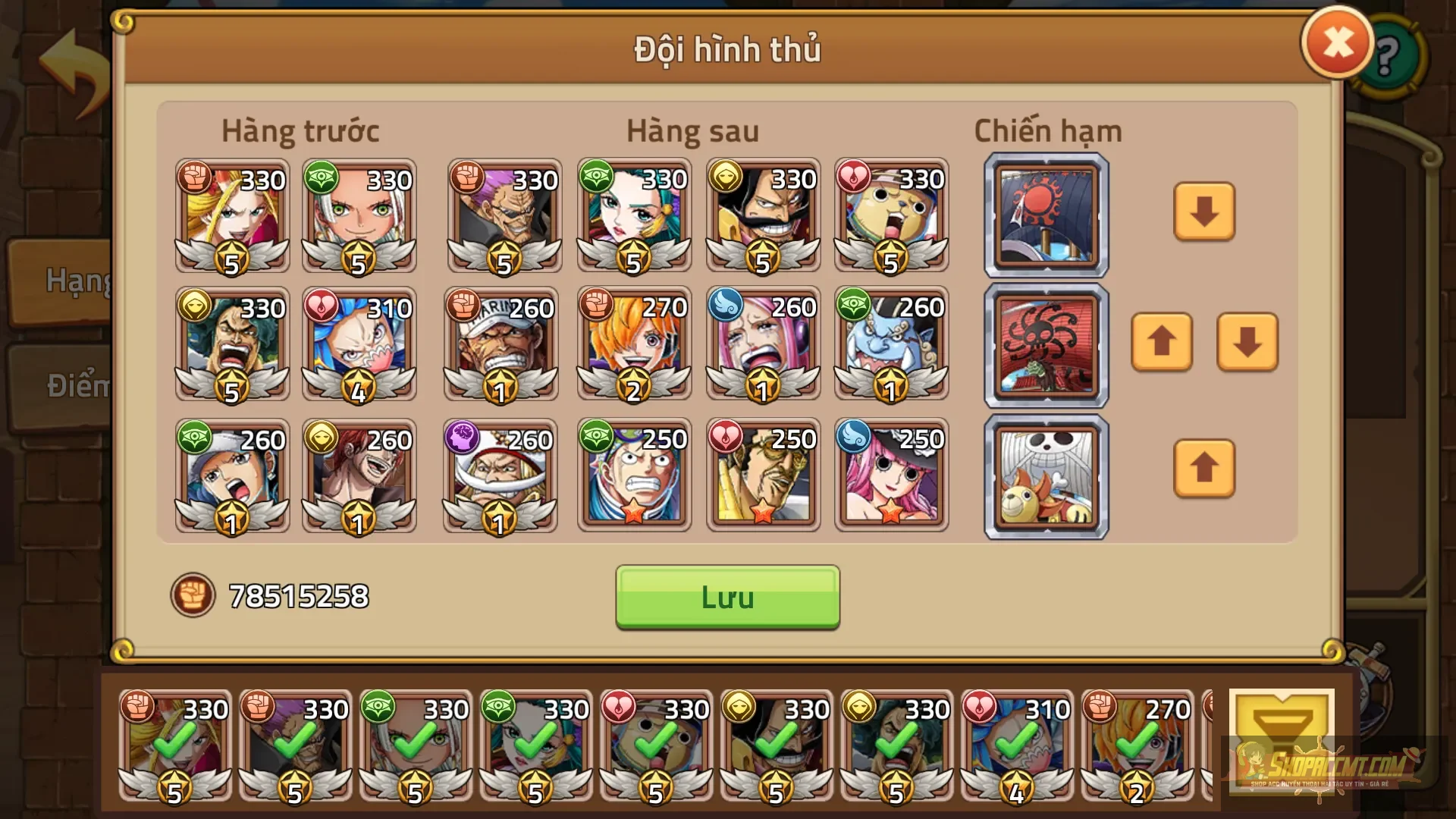Select the red sun warship thumbnail

(1045, 215)
